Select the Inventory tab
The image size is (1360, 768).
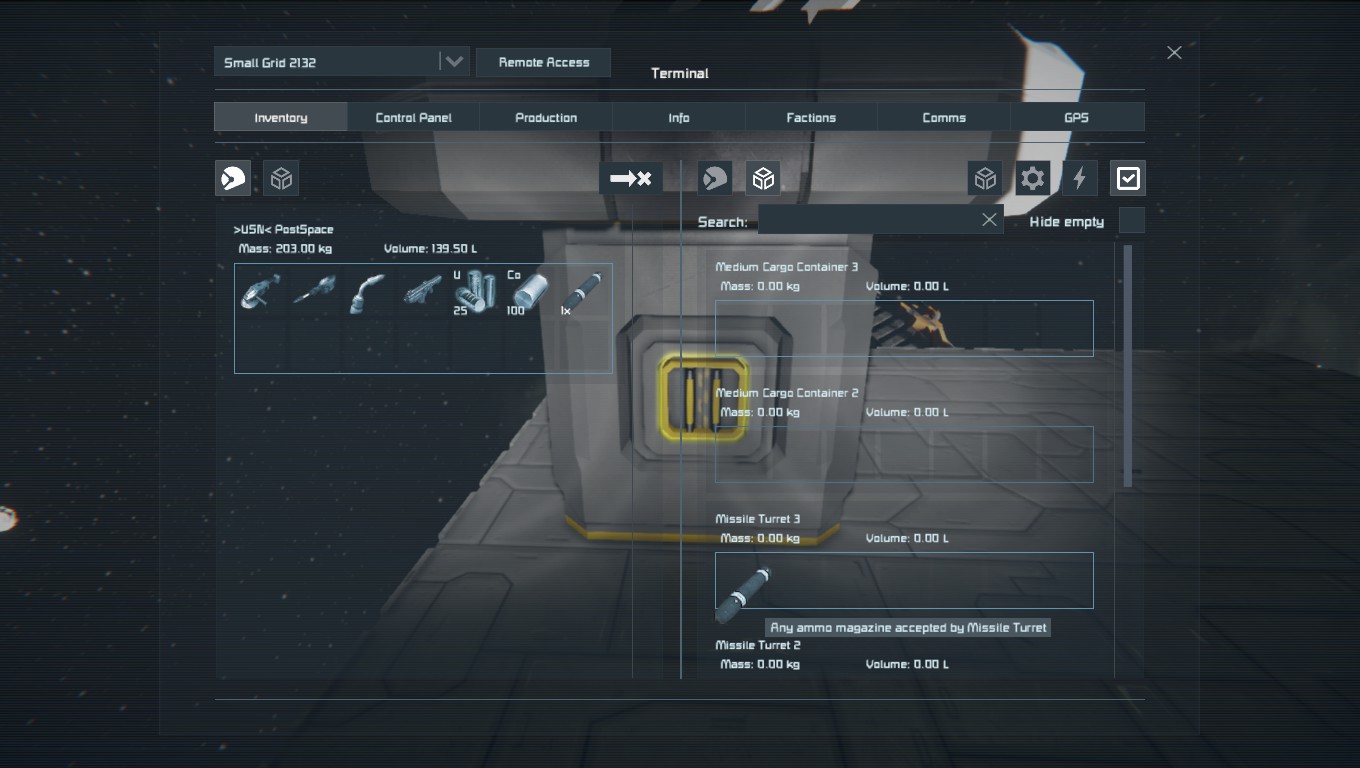pos(281,117)
